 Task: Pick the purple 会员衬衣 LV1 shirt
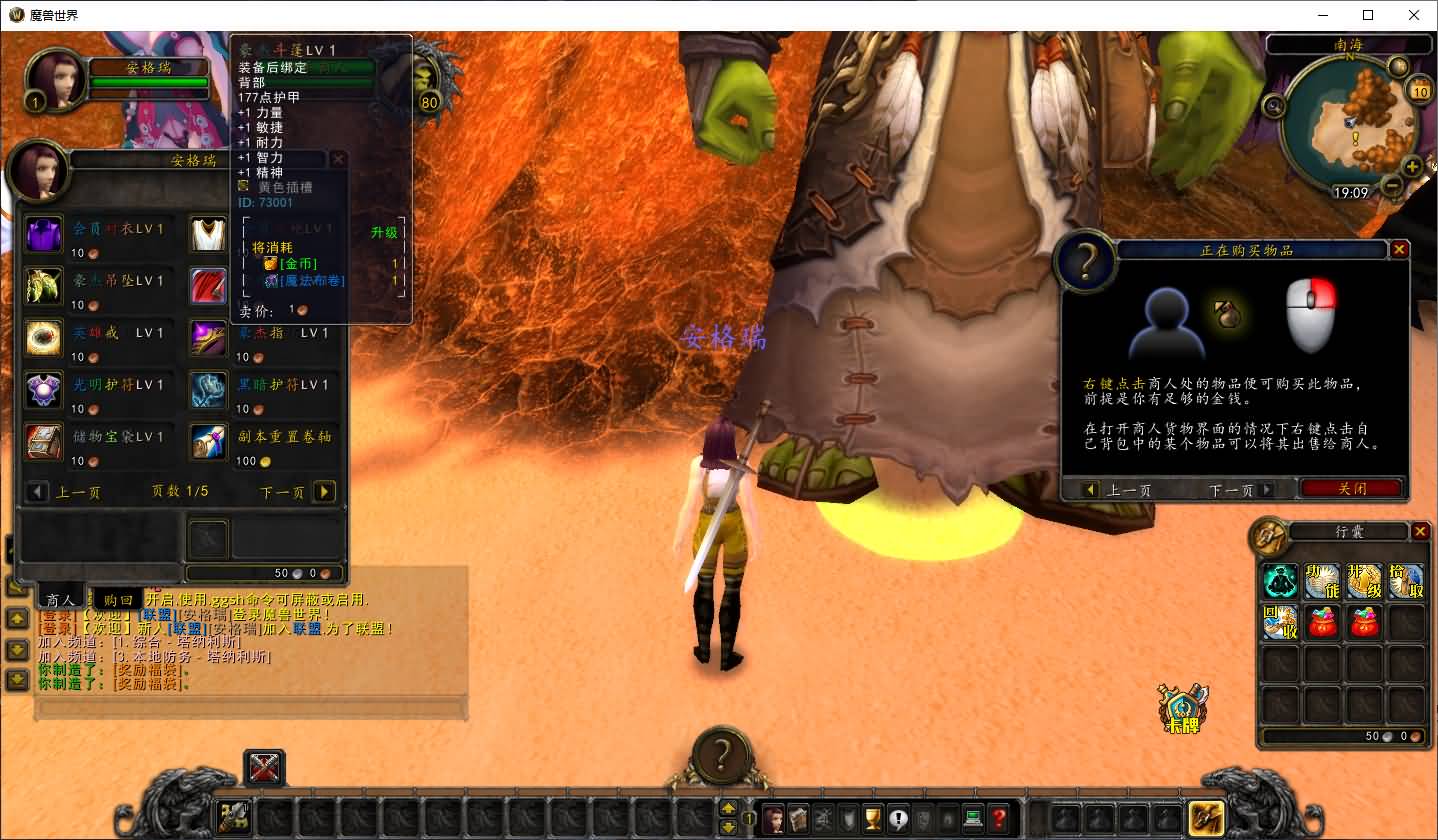coord(44,234)
